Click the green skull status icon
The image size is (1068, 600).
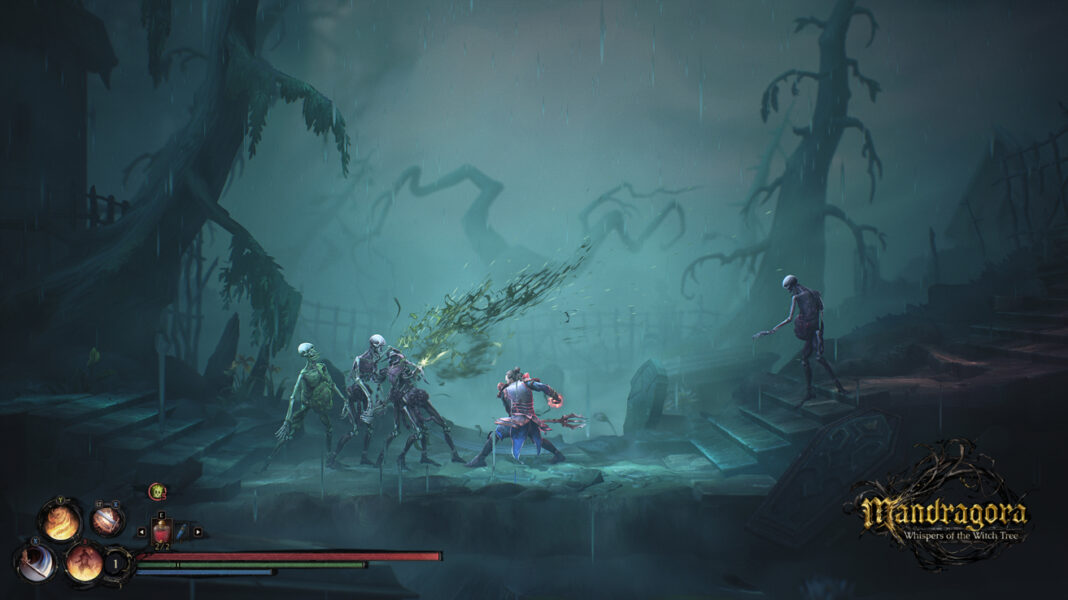(x=157, y=491)
